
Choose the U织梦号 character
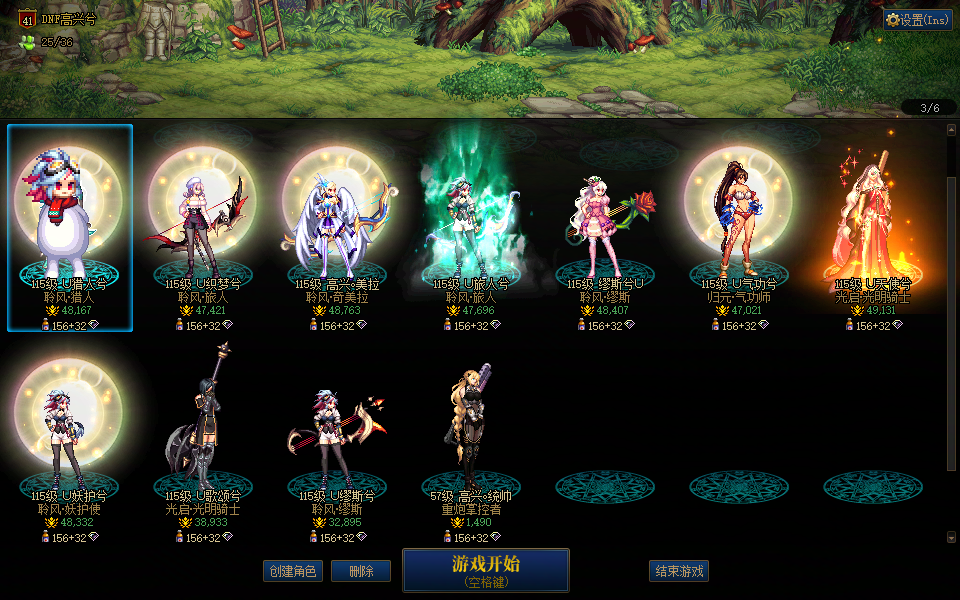204,227
